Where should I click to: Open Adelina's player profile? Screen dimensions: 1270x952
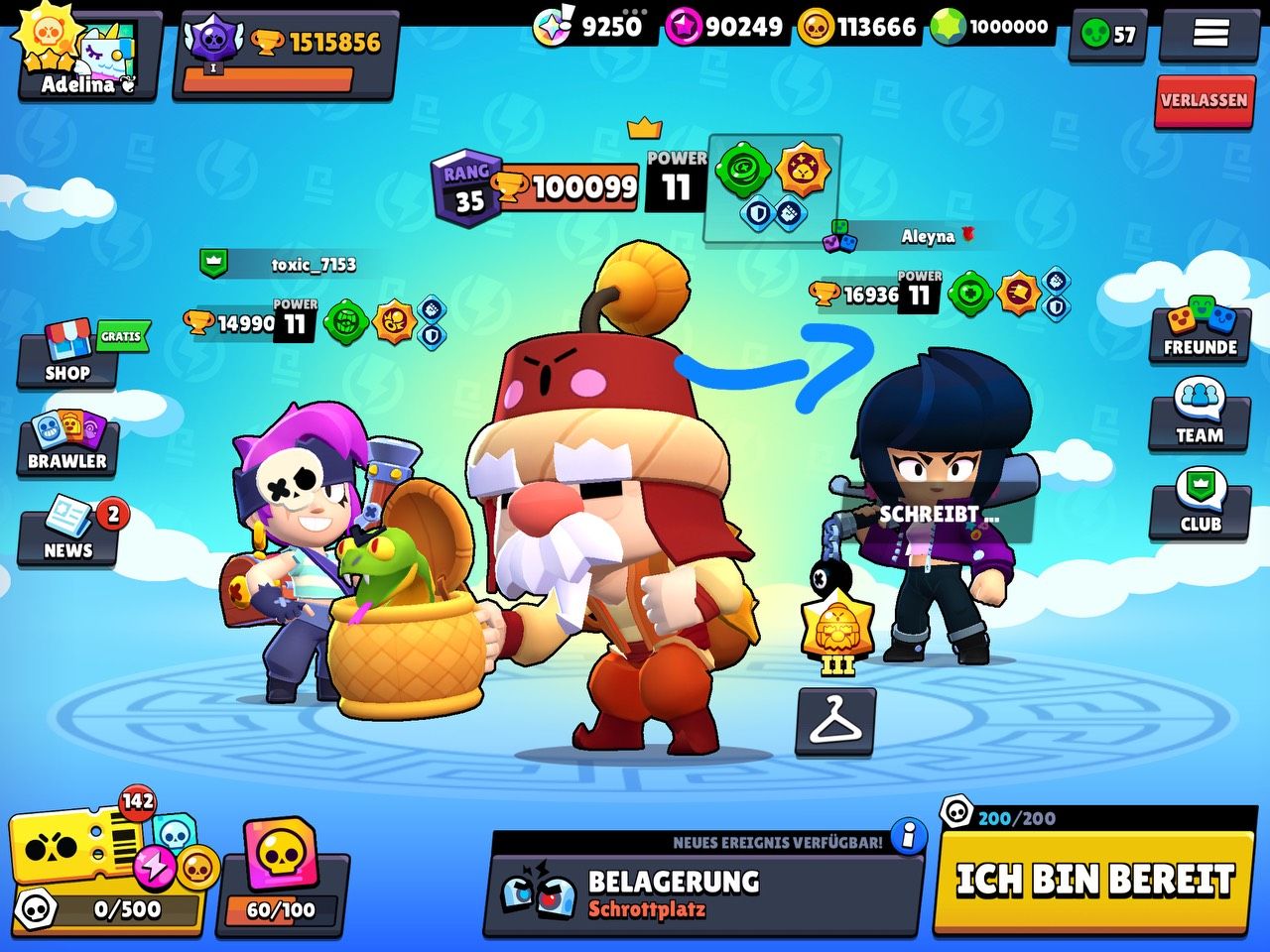(x=87, y=55)
